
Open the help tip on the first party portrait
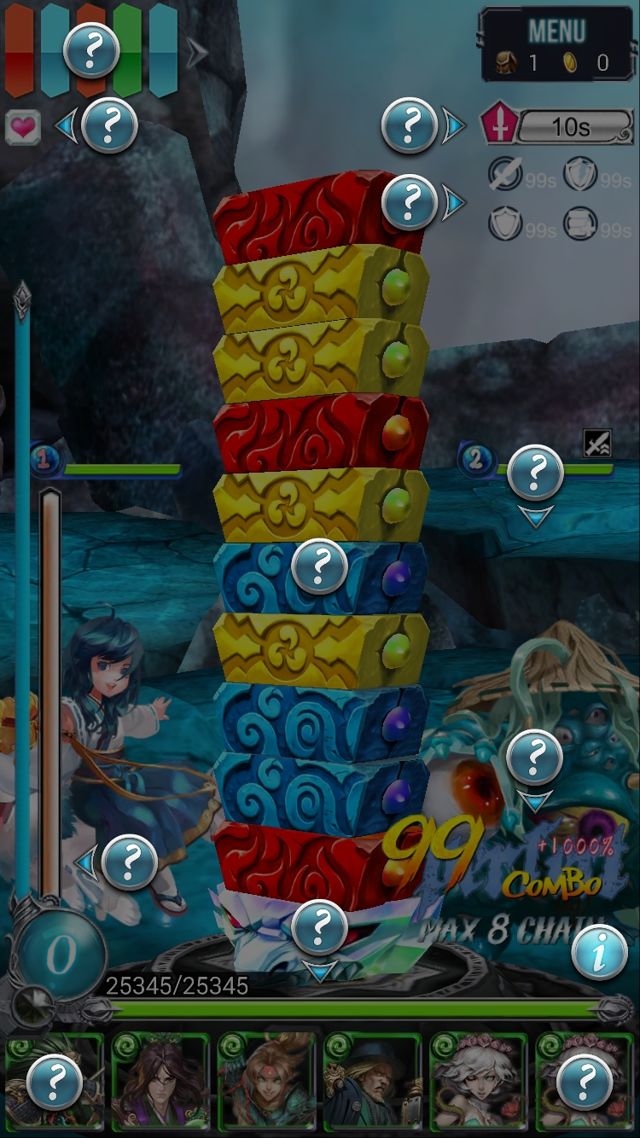click(54, 1082)
